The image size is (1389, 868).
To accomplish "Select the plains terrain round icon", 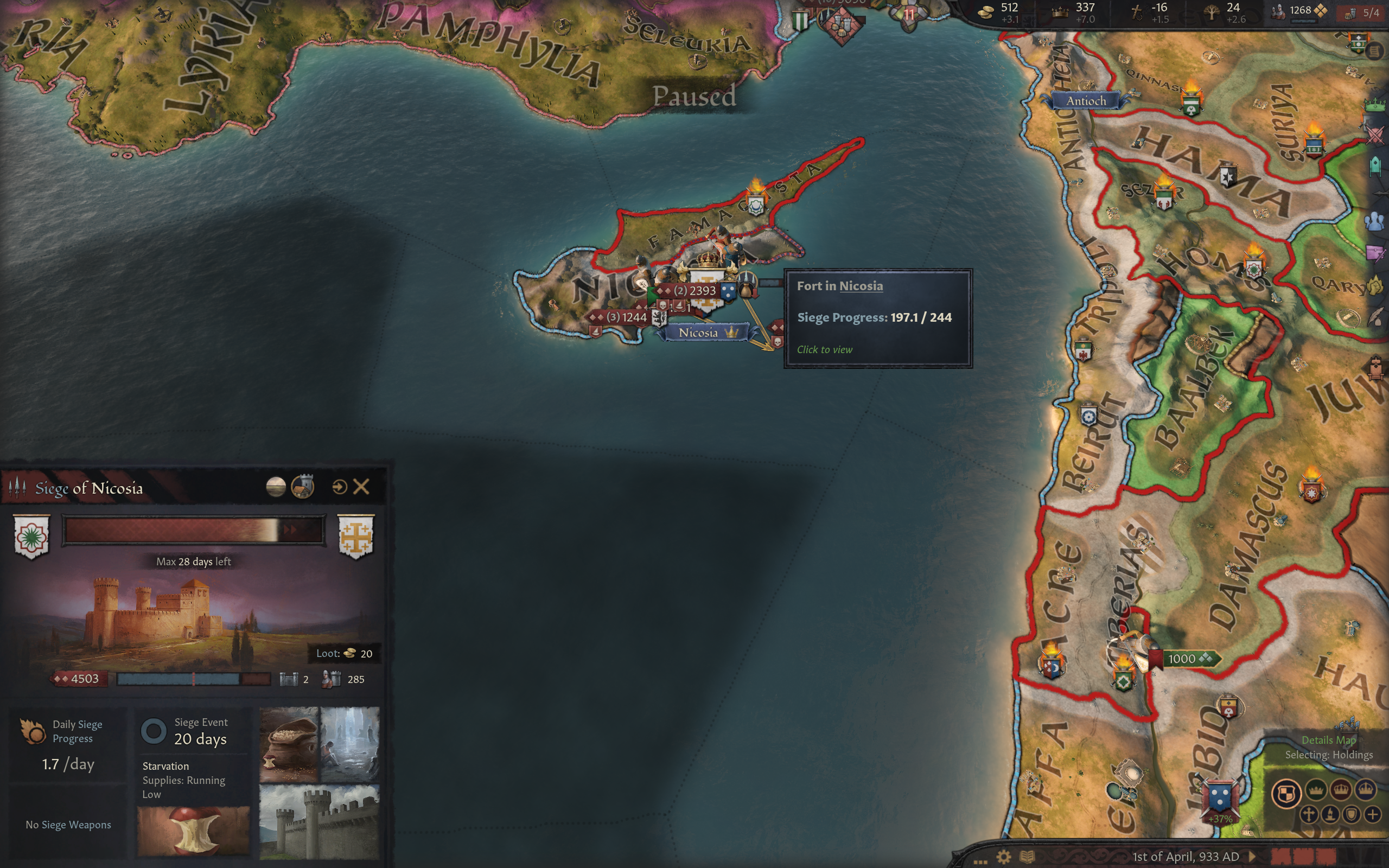I will click(x=276, y=487).
